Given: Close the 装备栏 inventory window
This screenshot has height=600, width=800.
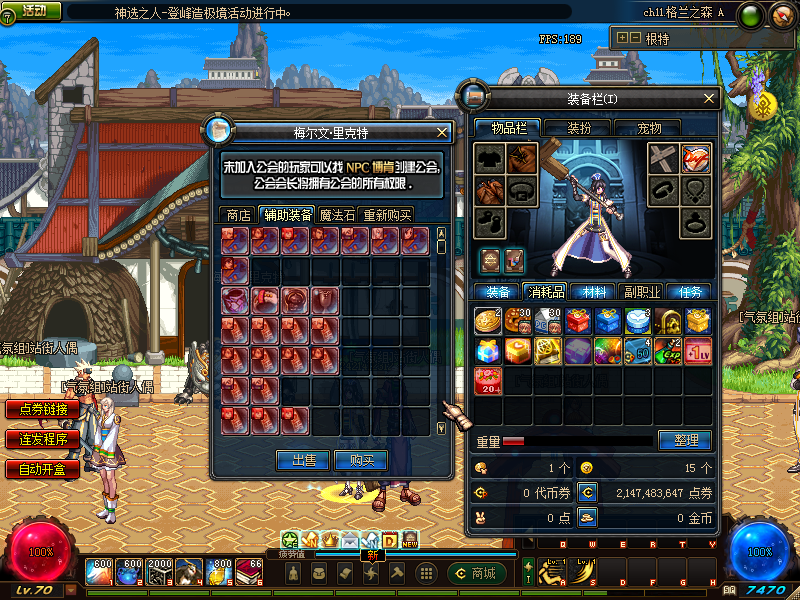Looking at the screenshot, I should pos(710,98).
